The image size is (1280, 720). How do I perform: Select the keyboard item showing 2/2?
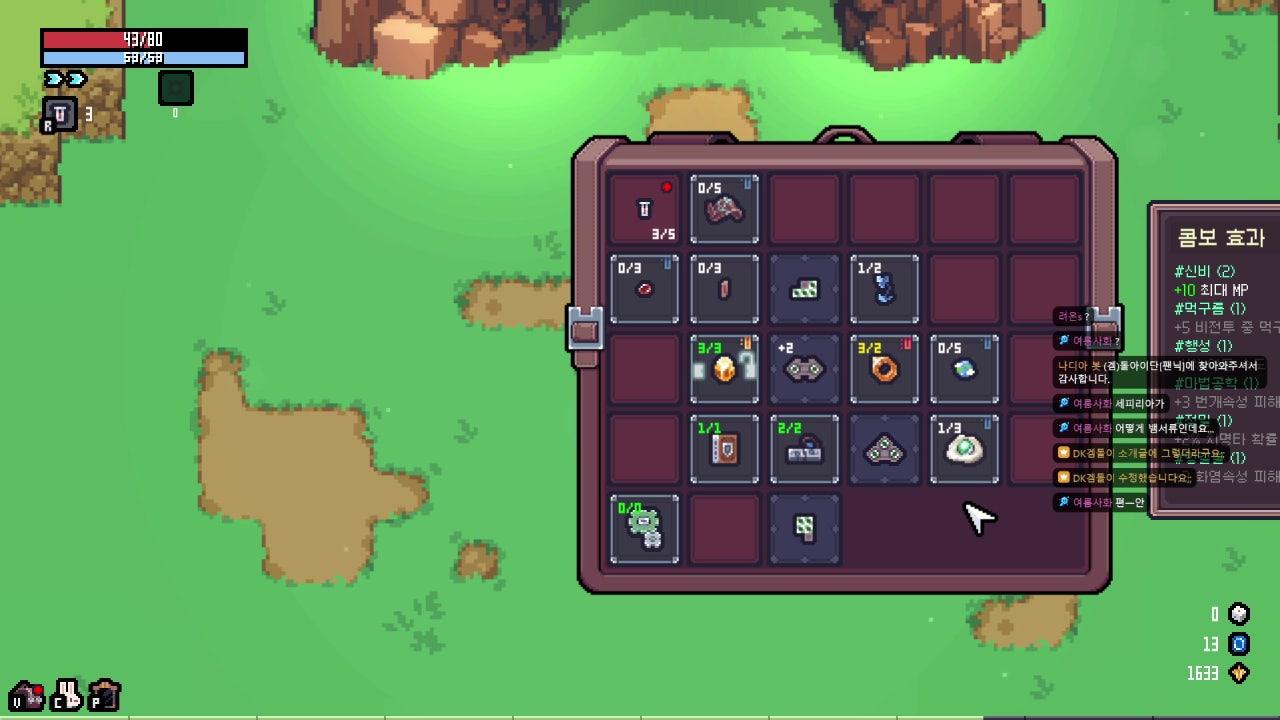[804, 449]
